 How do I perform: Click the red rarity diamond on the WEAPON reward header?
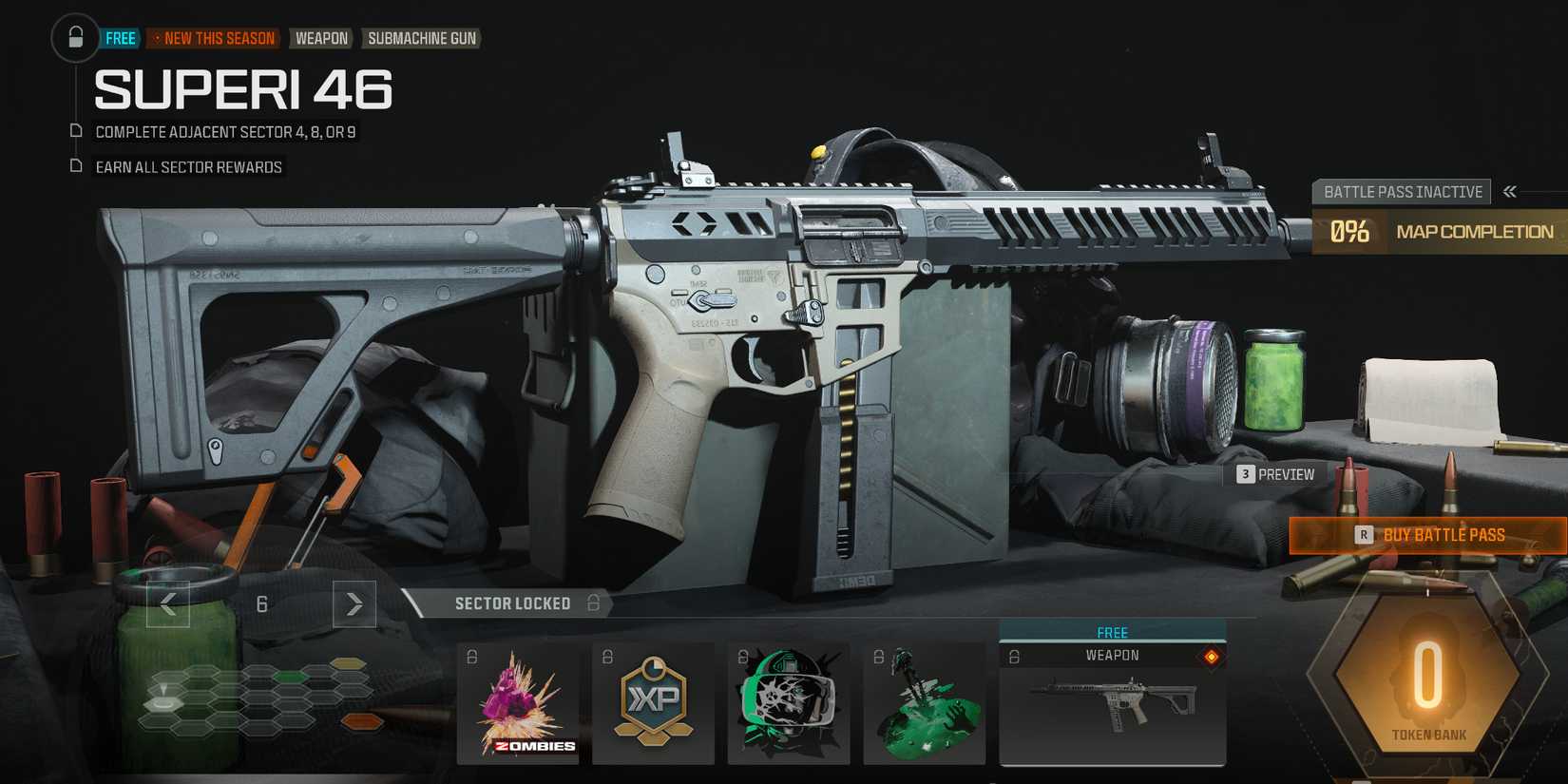pyautogui.click(x=1214, y=654)
